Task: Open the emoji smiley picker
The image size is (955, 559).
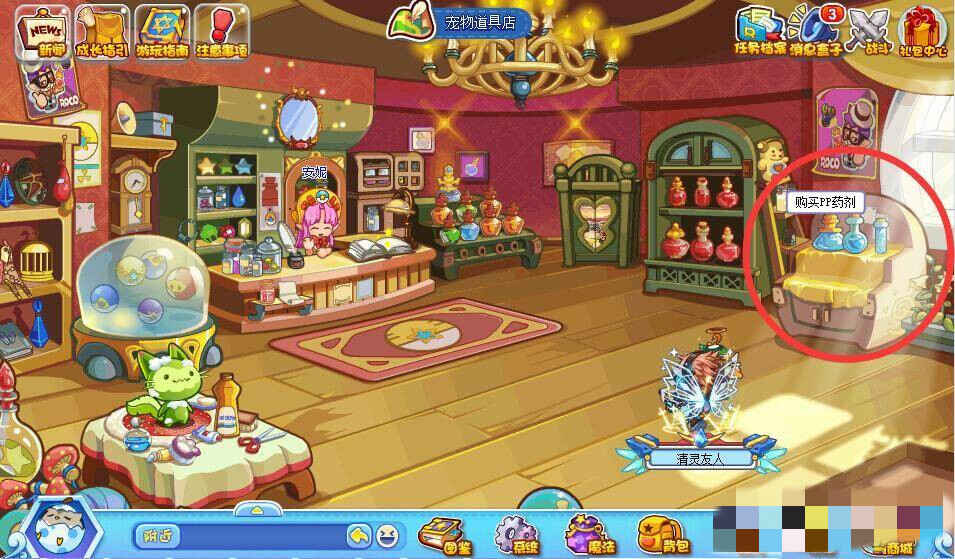Action: (x=385, y=536)
